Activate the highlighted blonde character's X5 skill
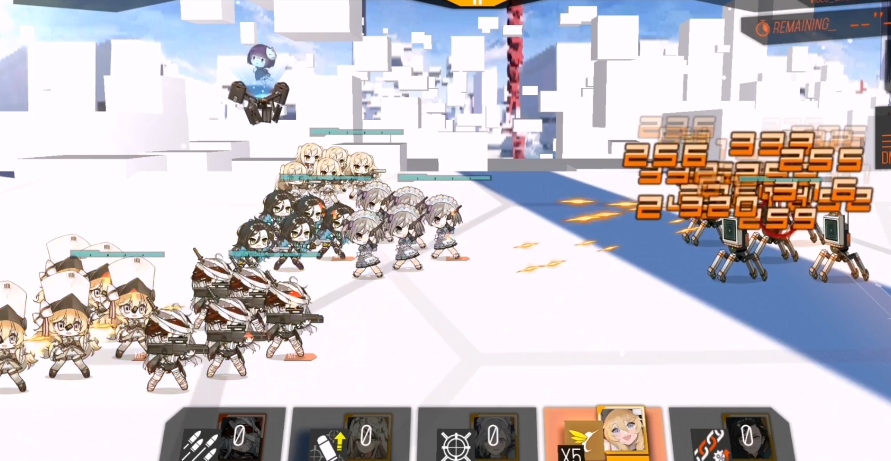This screenshot has width=891, height=461. click(x=604, y=434)
